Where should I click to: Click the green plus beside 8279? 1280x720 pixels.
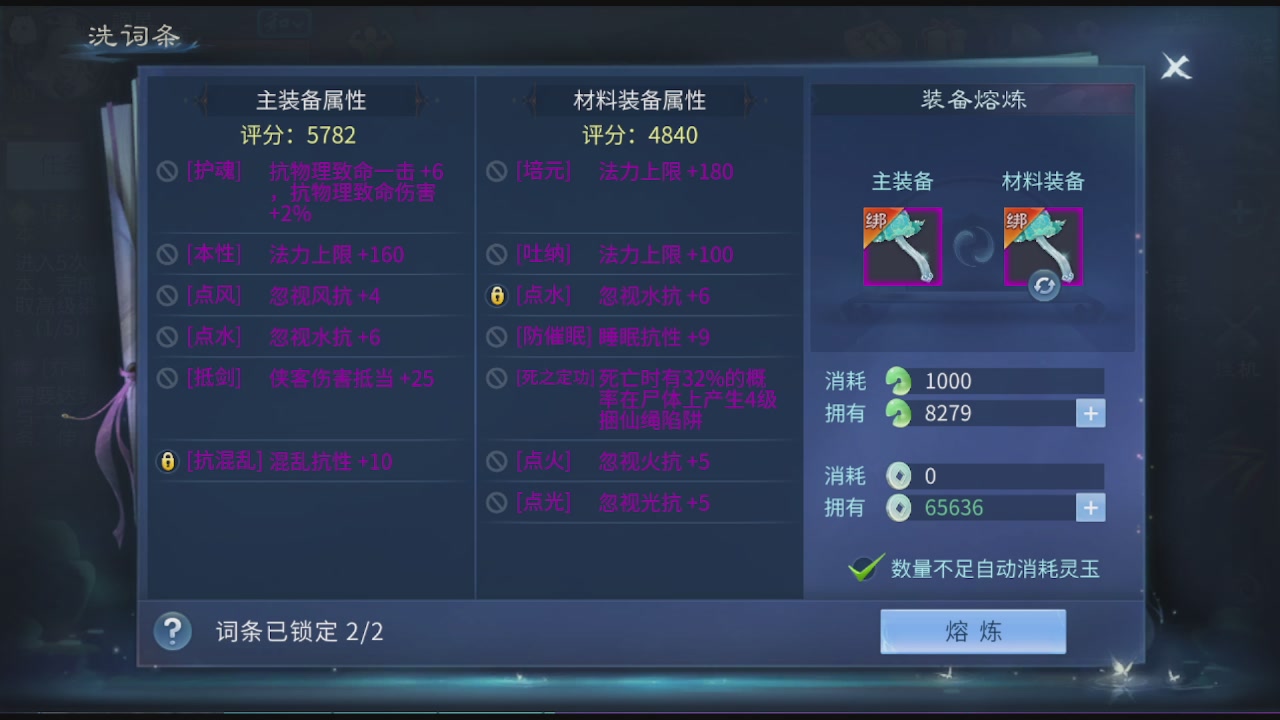click(1090, 413)
